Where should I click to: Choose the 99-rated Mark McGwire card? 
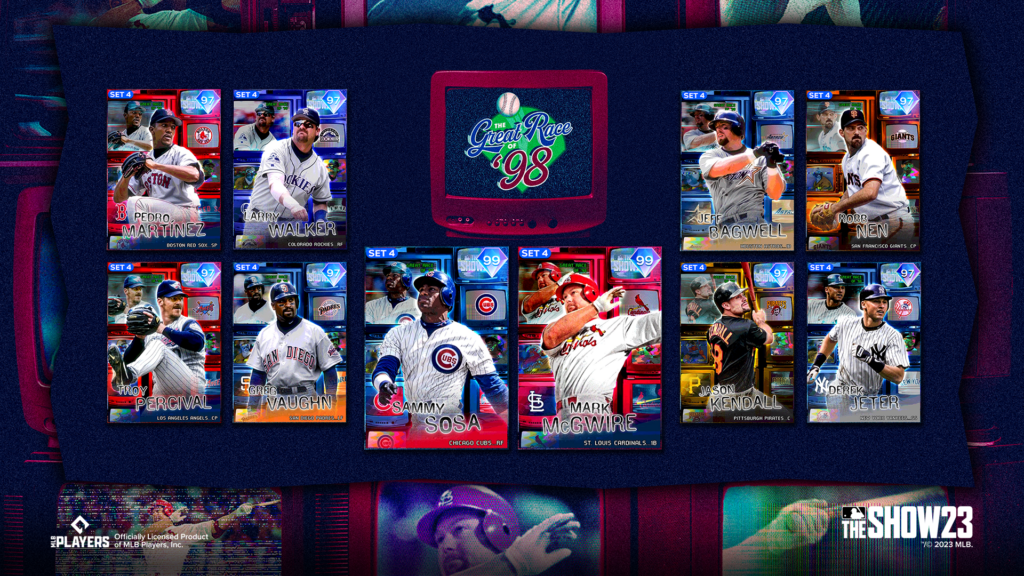click(x=590, y=347)
